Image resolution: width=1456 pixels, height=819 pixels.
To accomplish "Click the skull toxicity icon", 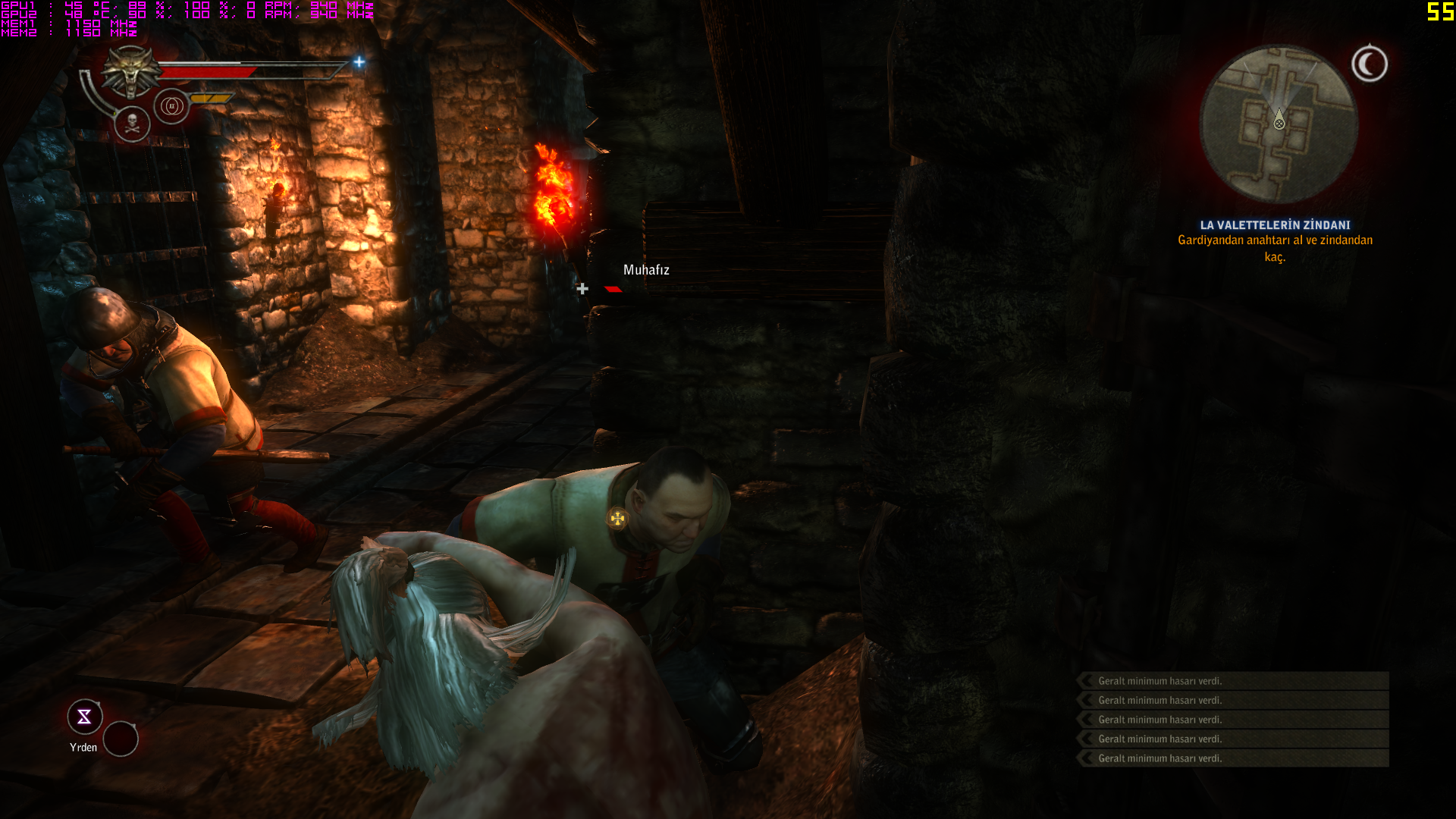I will click(132, 124).
